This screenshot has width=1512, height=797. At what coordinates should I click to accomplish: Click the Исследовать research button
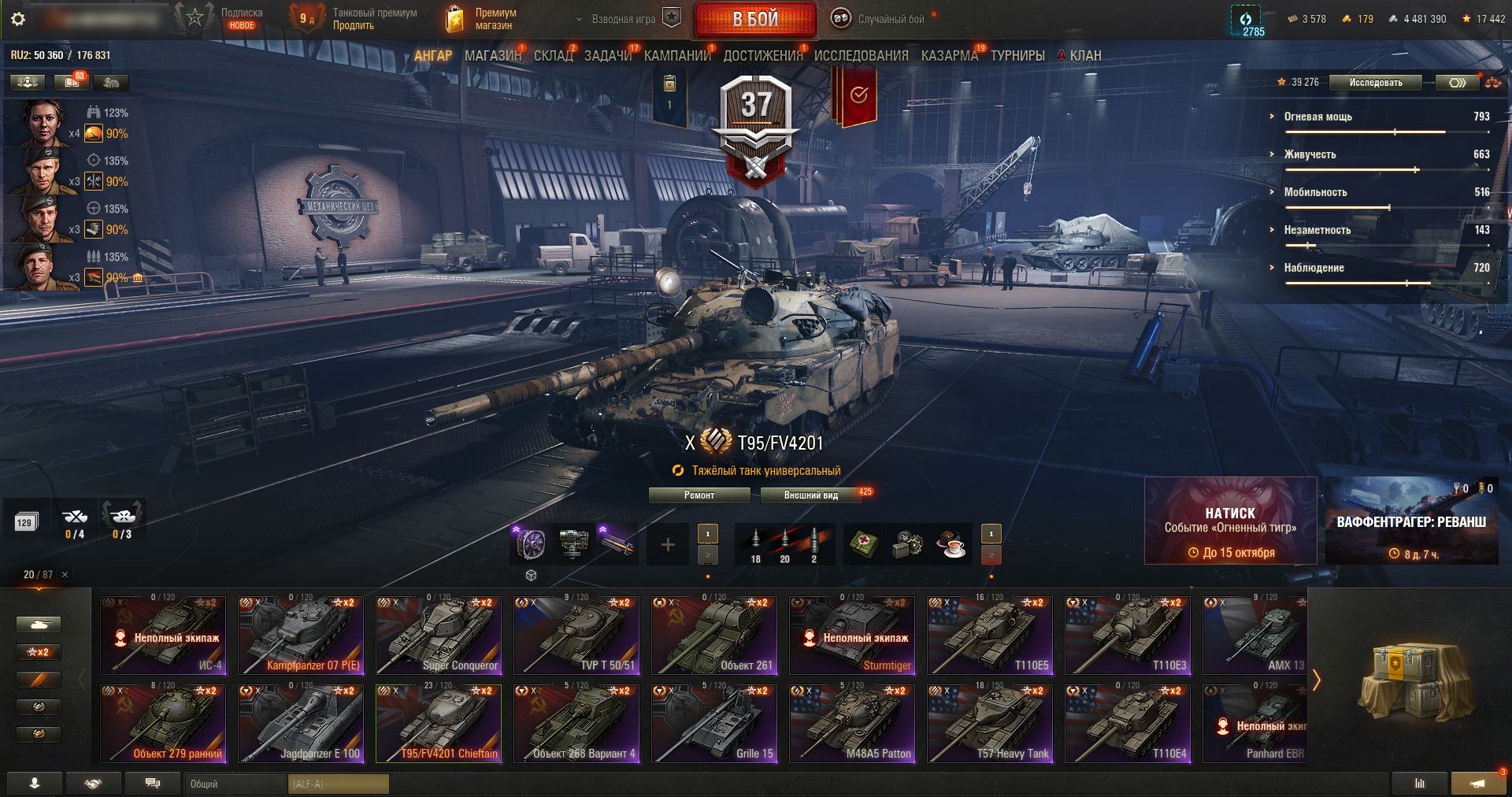coord(1375,83)
